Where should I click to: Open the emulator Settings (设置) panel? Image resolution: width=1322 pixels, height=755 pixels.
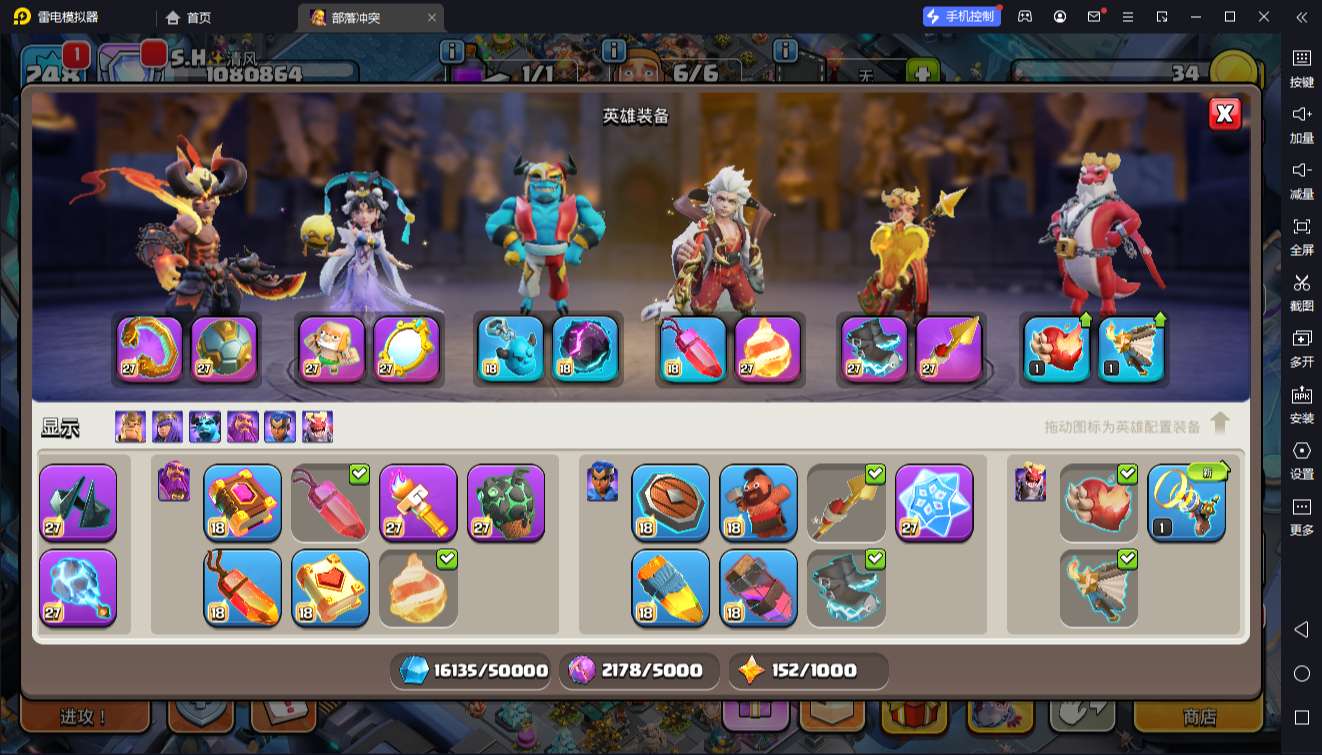coord(1301,458)
